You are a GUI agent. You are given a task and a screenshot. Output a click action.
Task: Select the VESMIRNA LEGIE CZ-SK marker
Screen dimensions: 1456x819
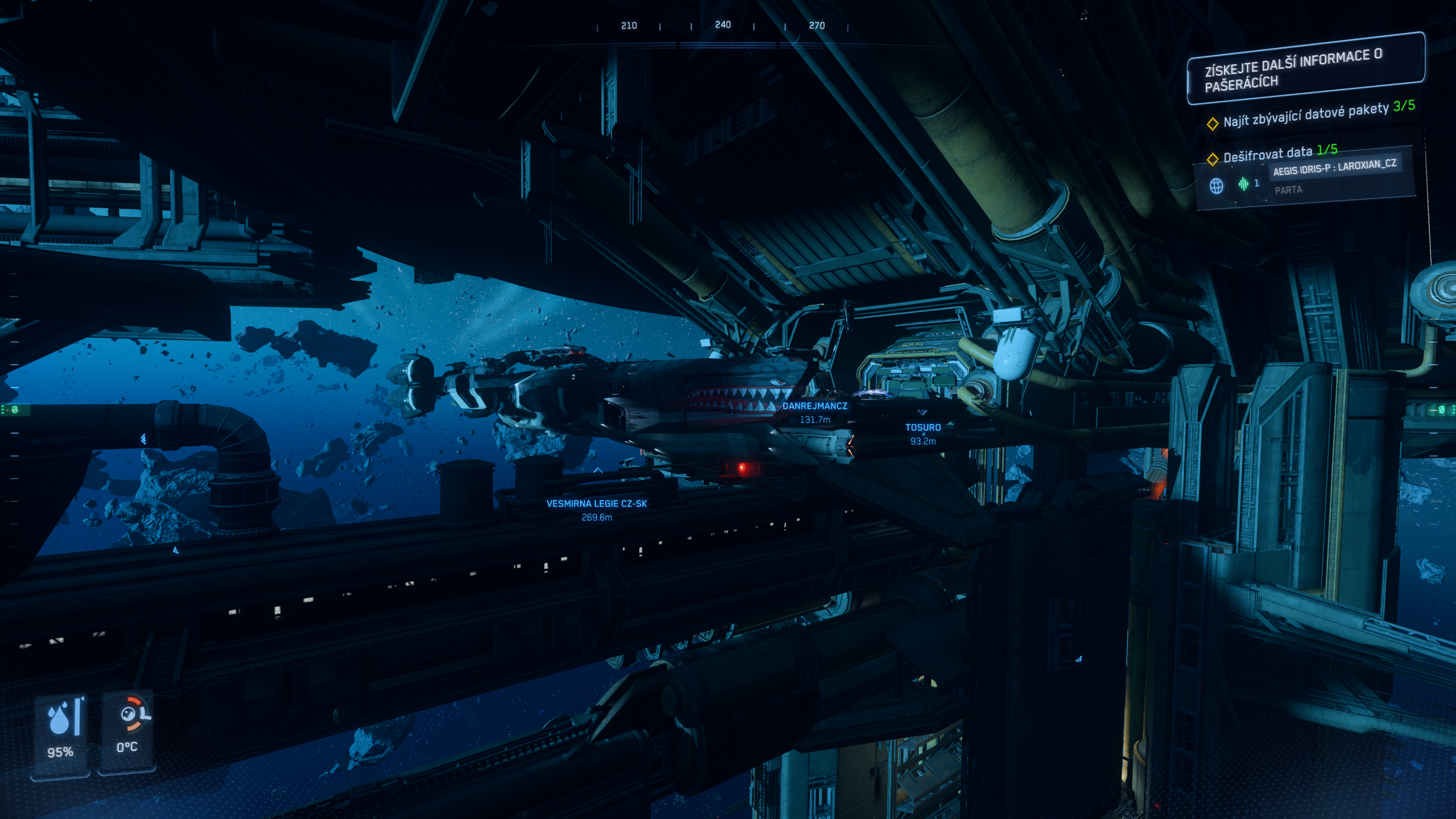tap(597, 503)
